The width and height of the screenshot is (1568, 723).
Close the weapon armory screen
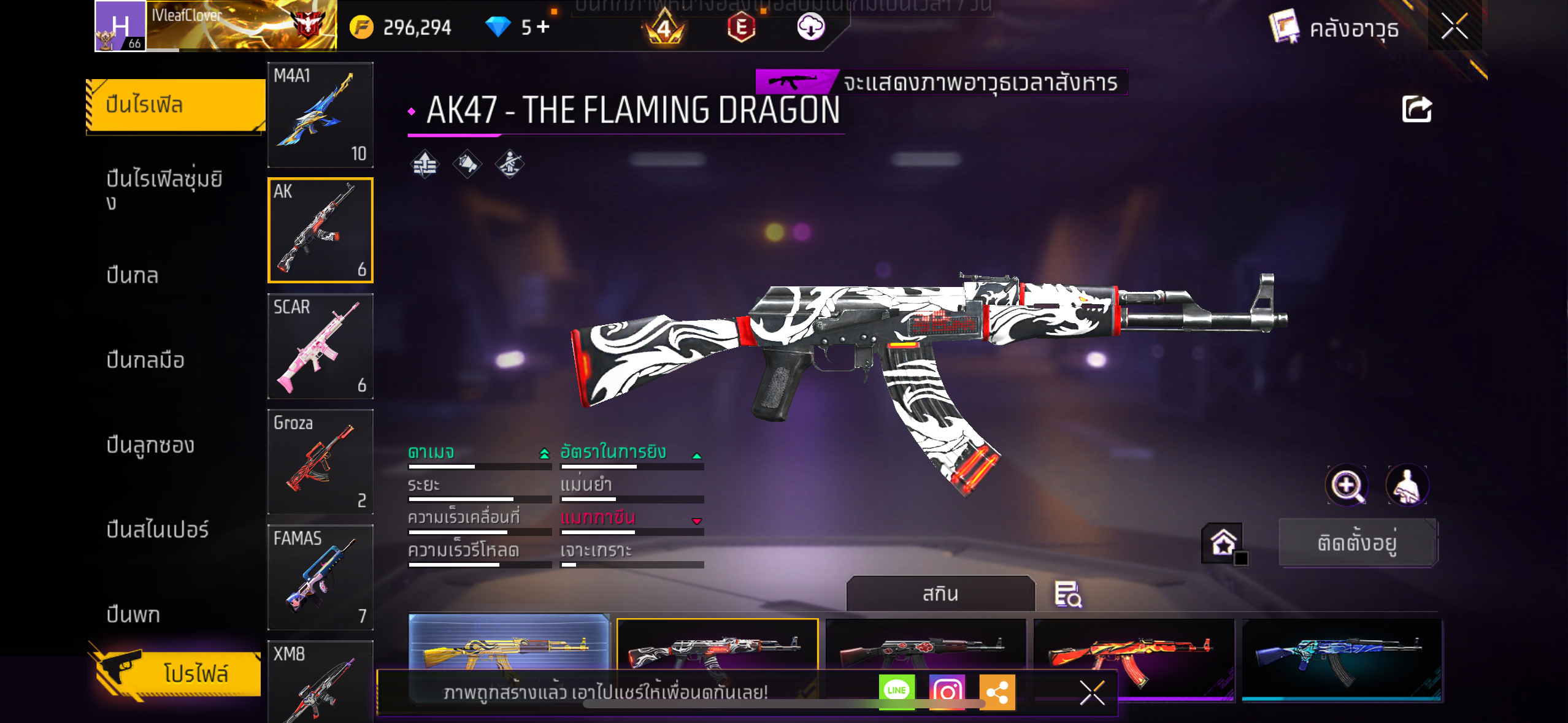coord(1454,26)
